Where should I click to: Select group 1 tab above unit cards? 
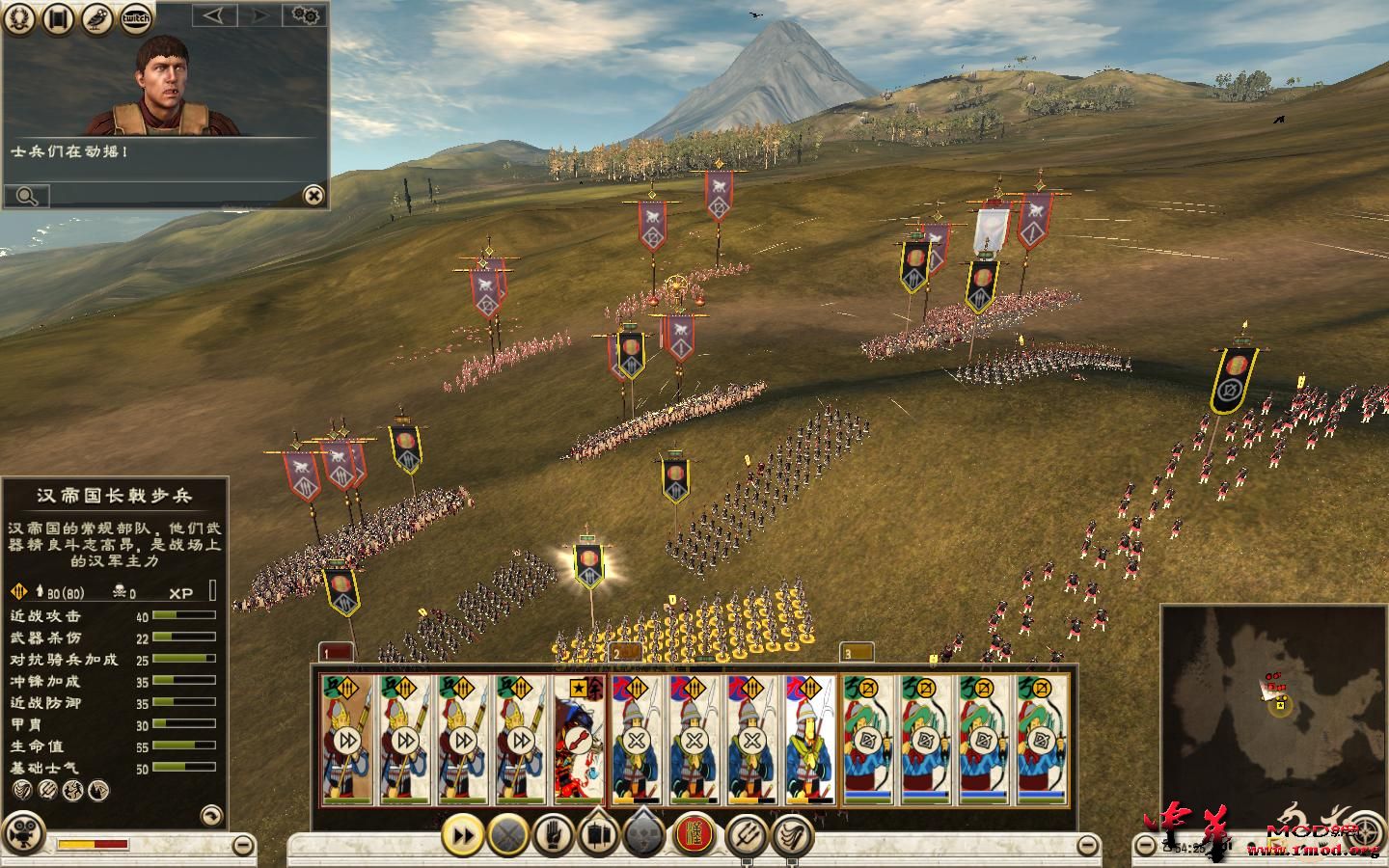(336, 653)
